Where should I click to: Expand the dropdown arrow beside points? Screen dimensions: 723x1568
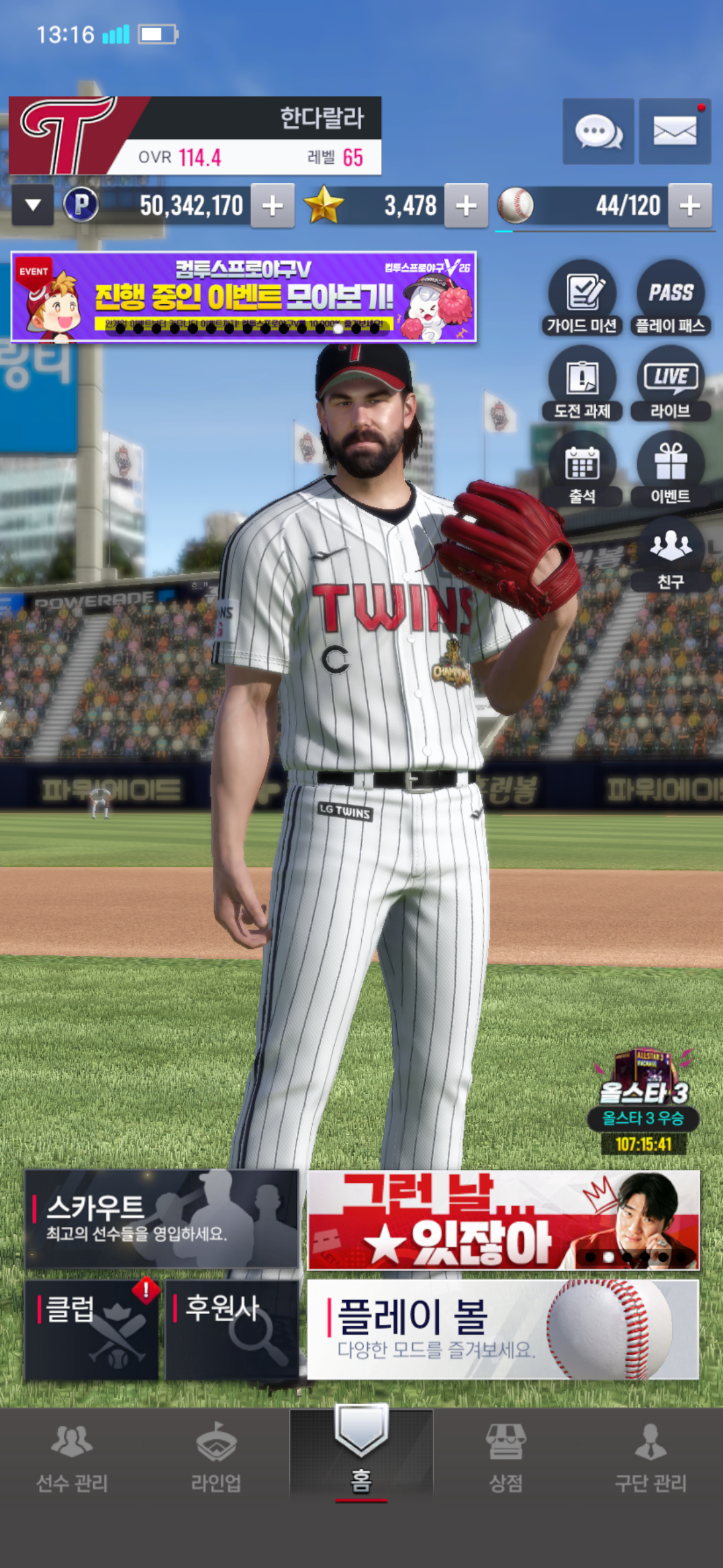[33, 206]
